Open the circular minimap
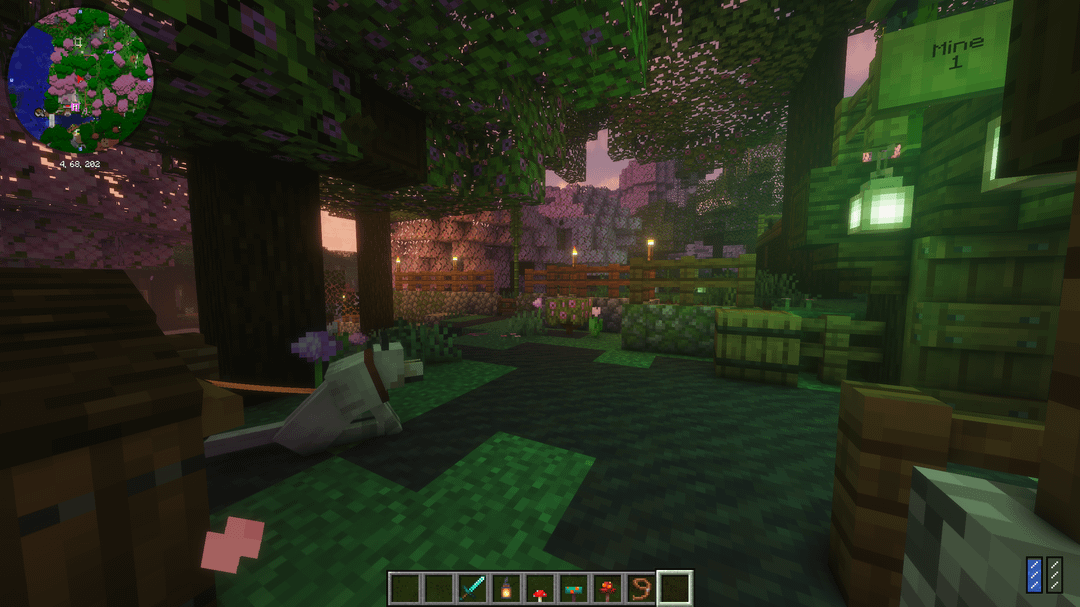 [x=80, y=80]
